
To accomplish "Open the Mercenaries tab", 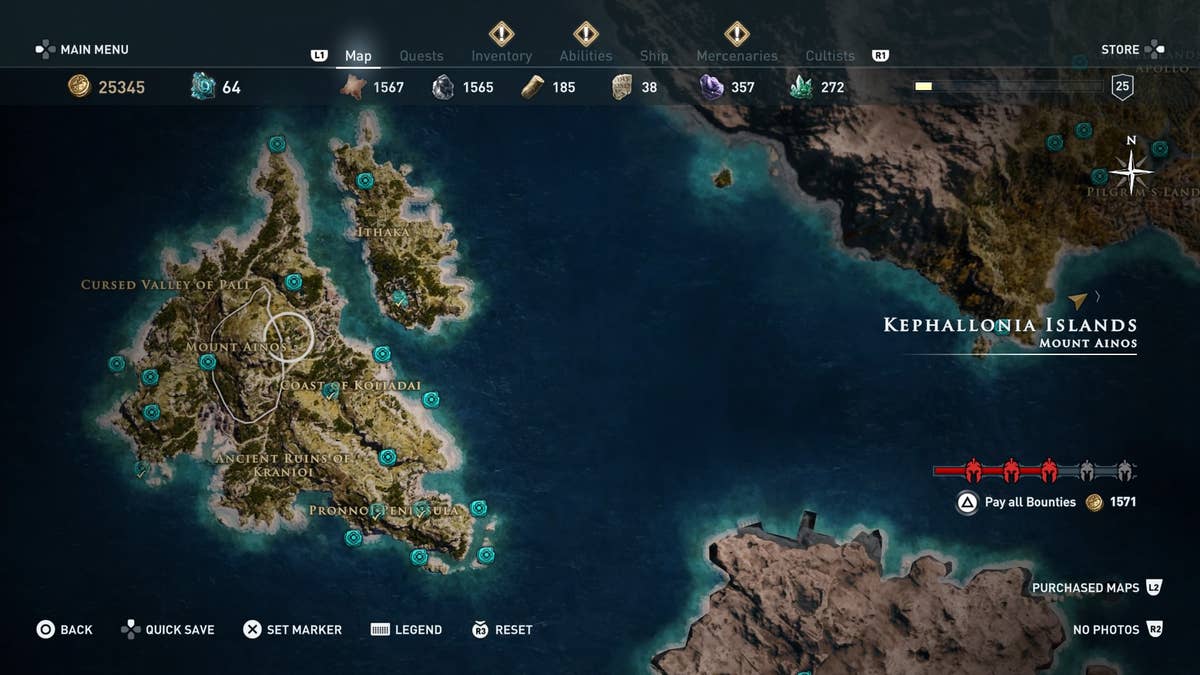I will 736,56.
